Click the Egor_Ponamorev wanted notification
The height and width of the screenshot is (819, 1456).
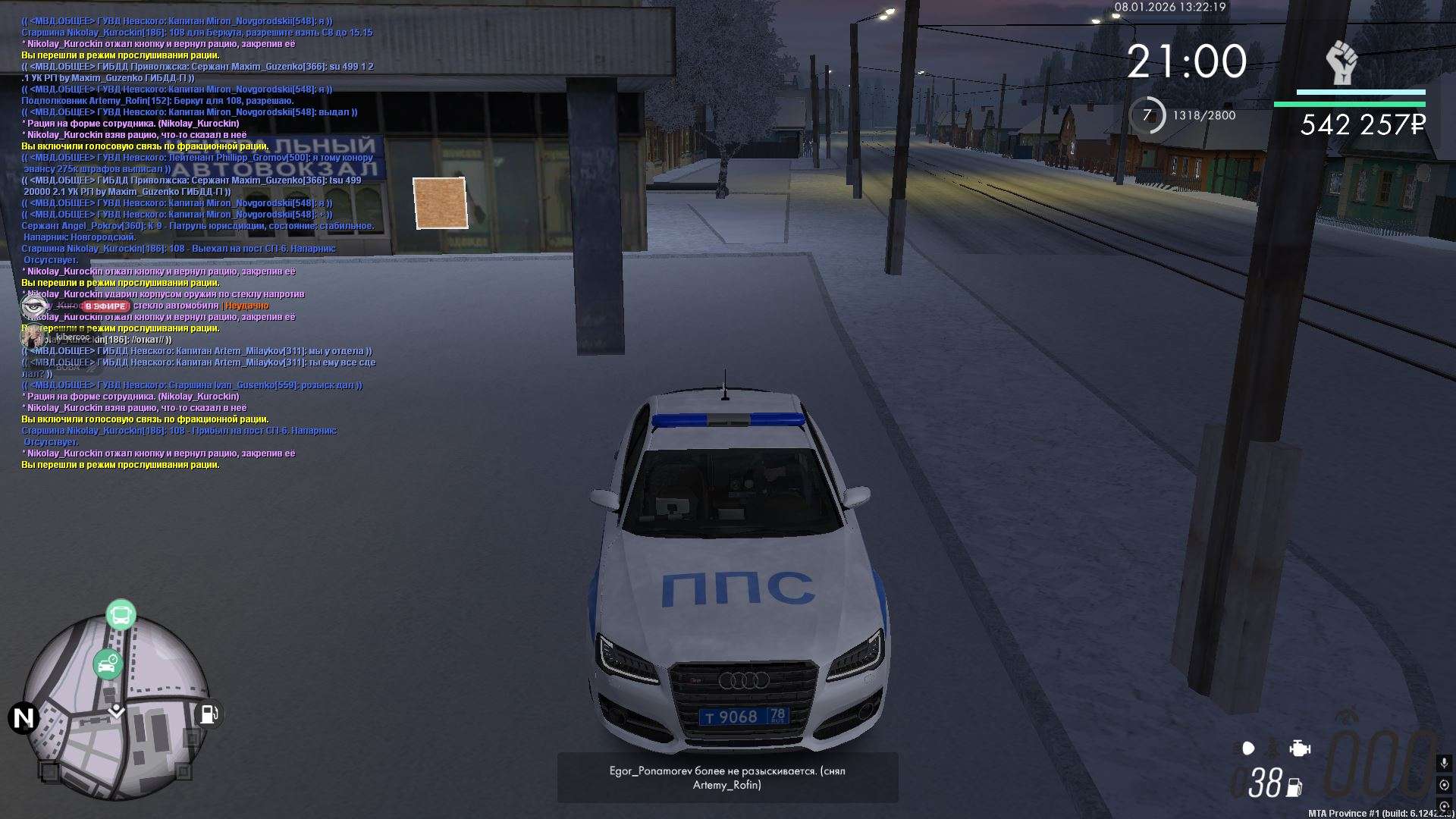click(727, 777)
